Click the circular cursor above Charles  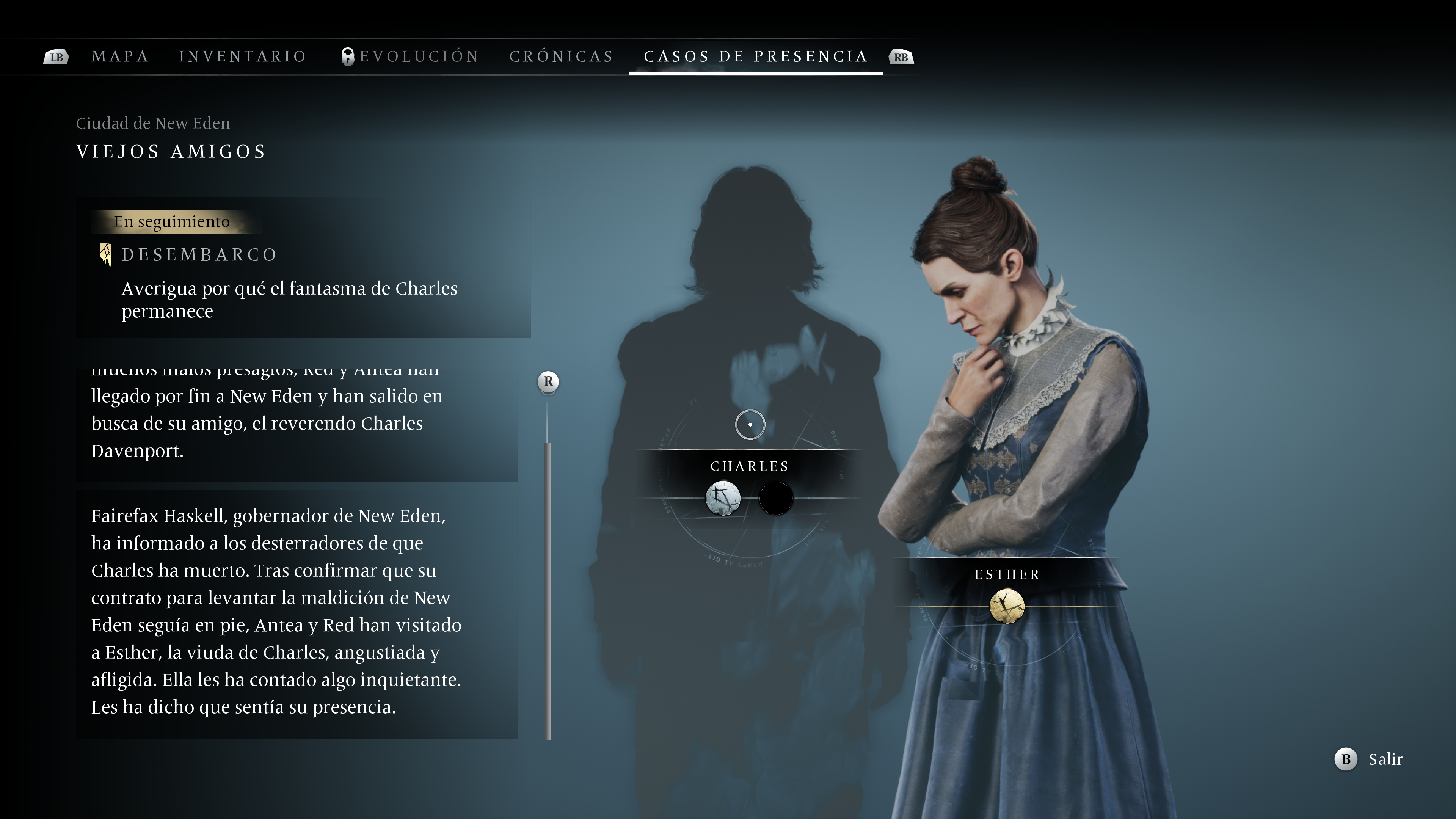(750, 425)
